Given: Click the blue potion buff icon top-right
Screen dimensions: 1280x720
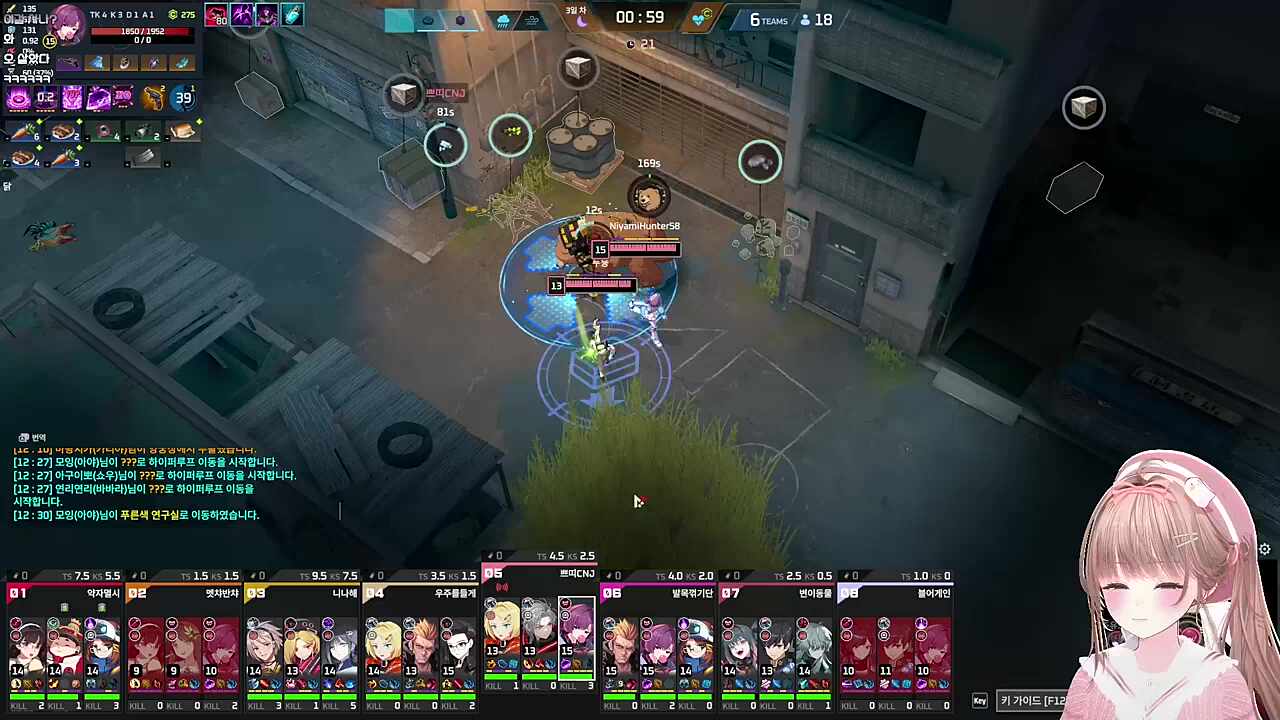Looking at the screenshot, I should point(293,14).
